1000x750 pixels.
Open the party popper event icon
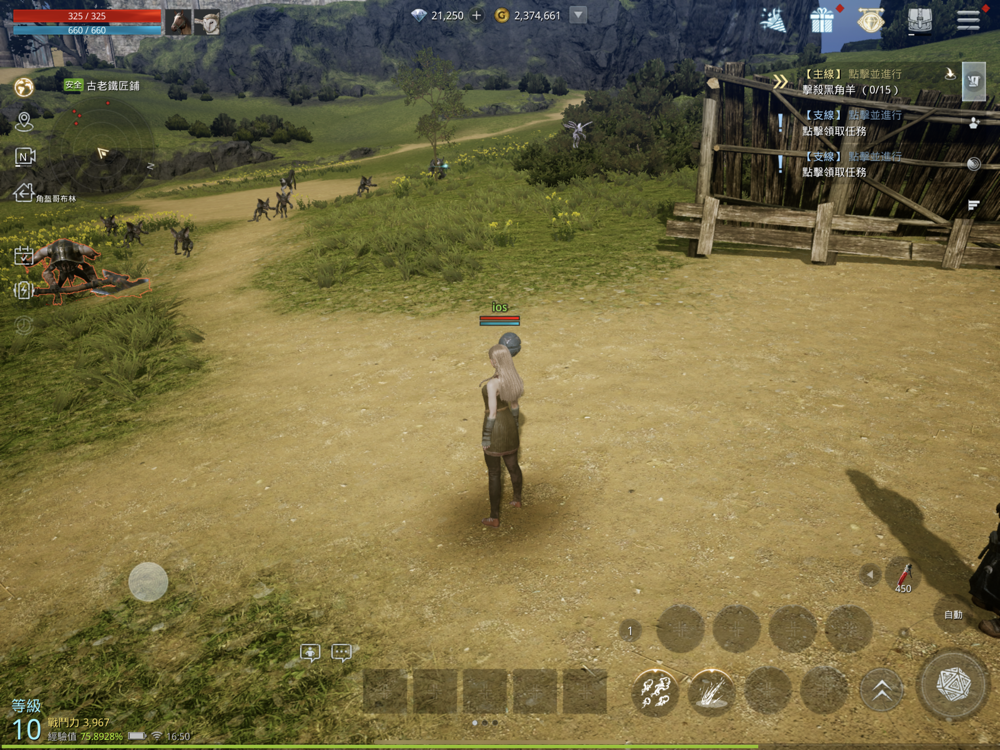[x=773, y=19]
